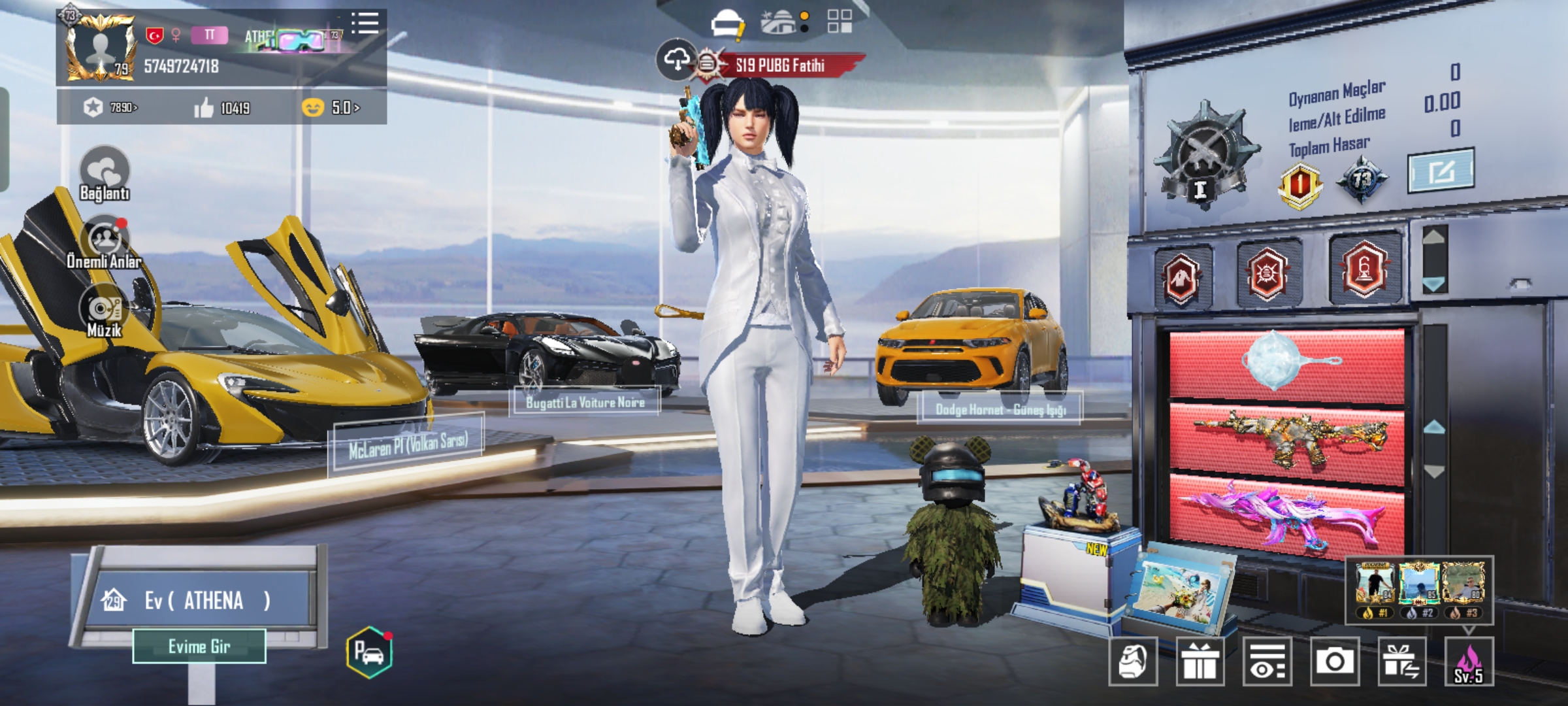1568x706 pixels.
Task: Open the list menu beside the player name
Action: [x=365, y=24]
